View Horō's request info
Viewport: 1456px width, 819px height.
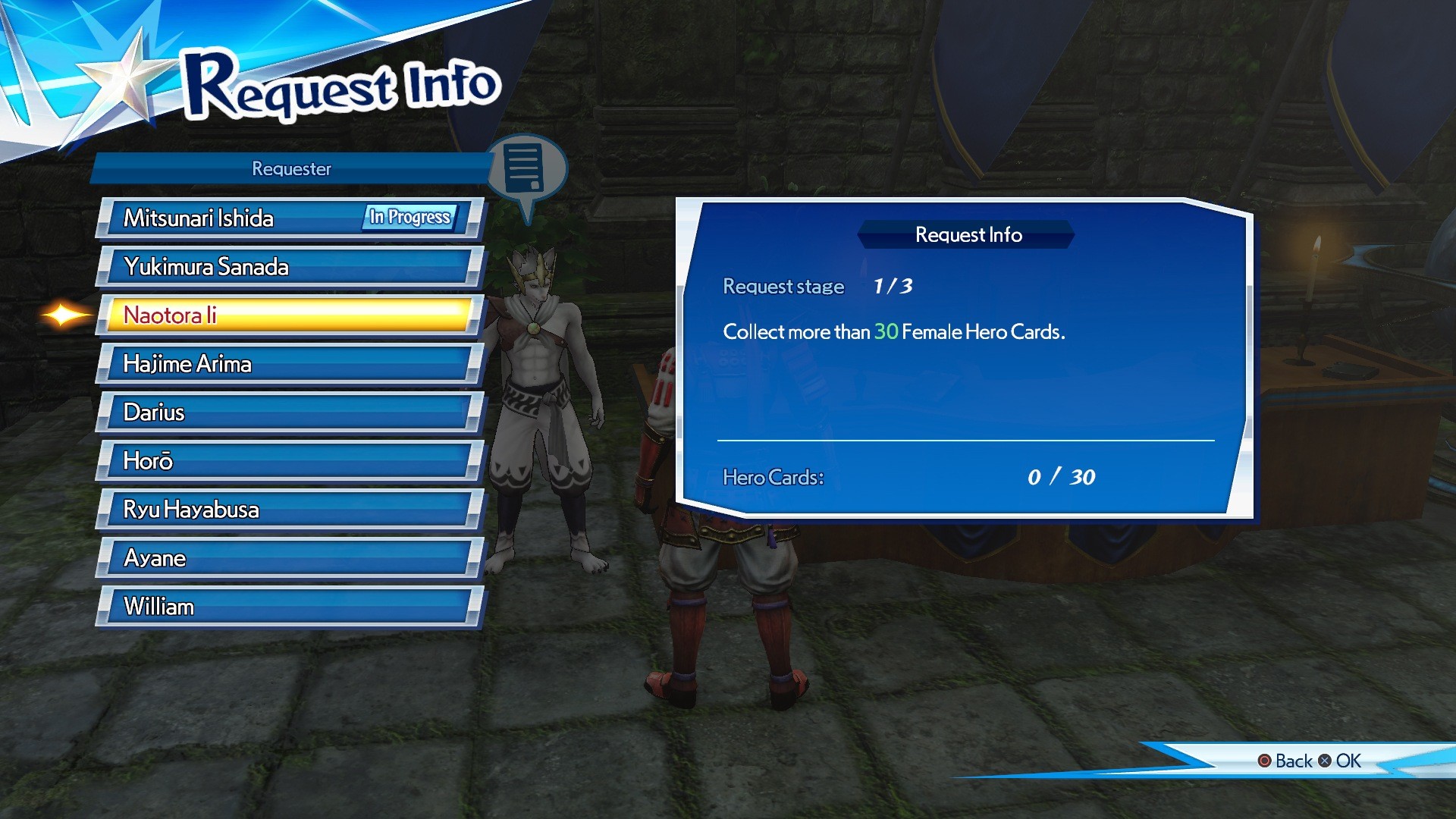(288, 461)
